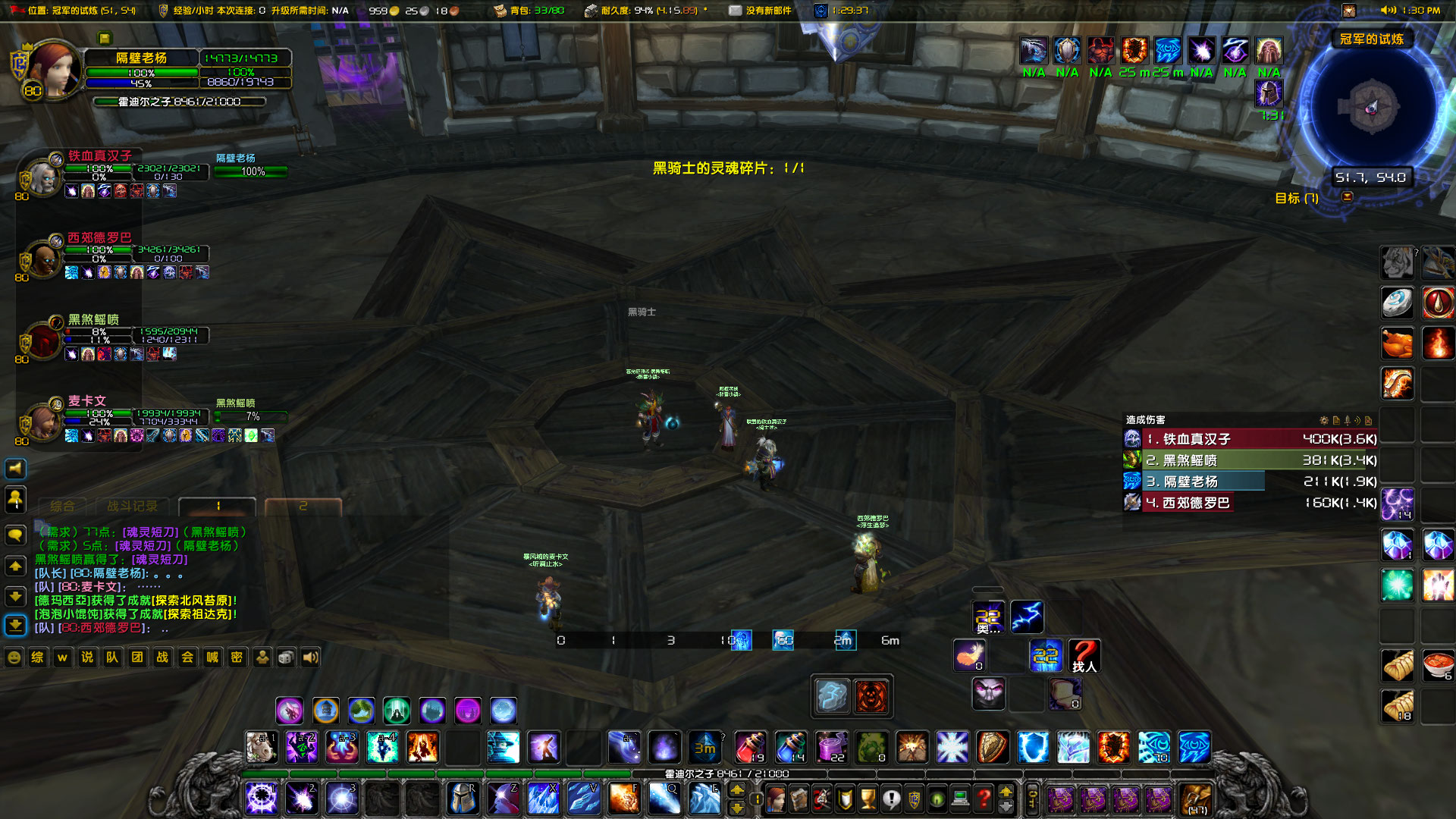Image resolution: width=1456 pixels, height=819 pixels.
Task: Open the quest log speech-bubble icon
Action: click(892, 798)
